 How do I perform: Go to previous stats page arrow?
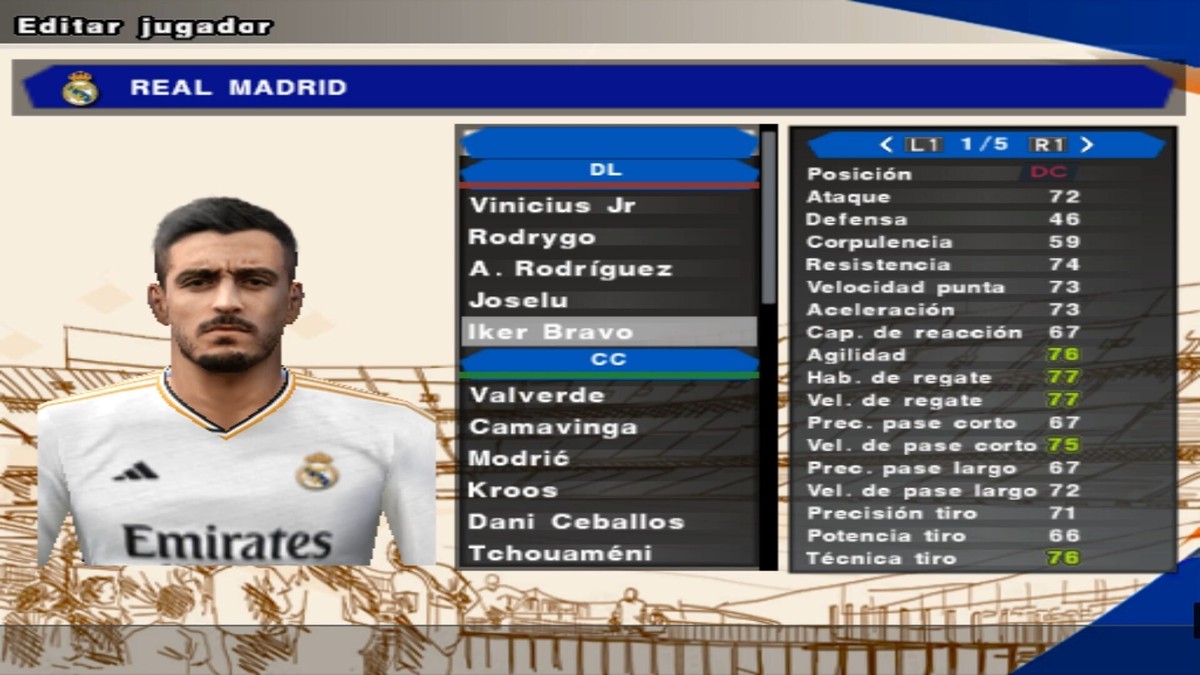click(x=885, y=145)
